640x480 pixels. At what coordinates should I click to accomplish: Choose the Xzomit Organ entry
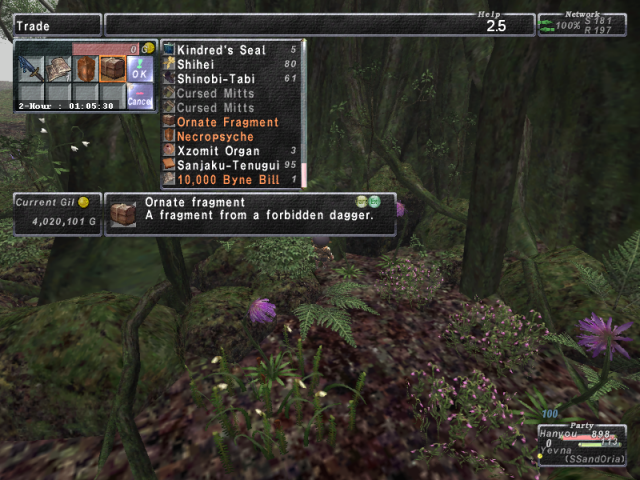click(218, 151)
